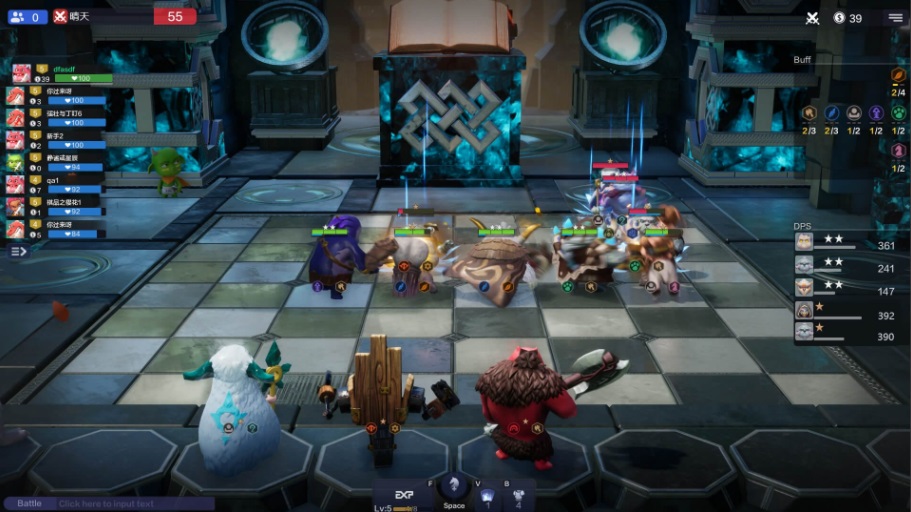Collapse the player list with the arrow button
This screenshot has width=911, height=512.
19,251
